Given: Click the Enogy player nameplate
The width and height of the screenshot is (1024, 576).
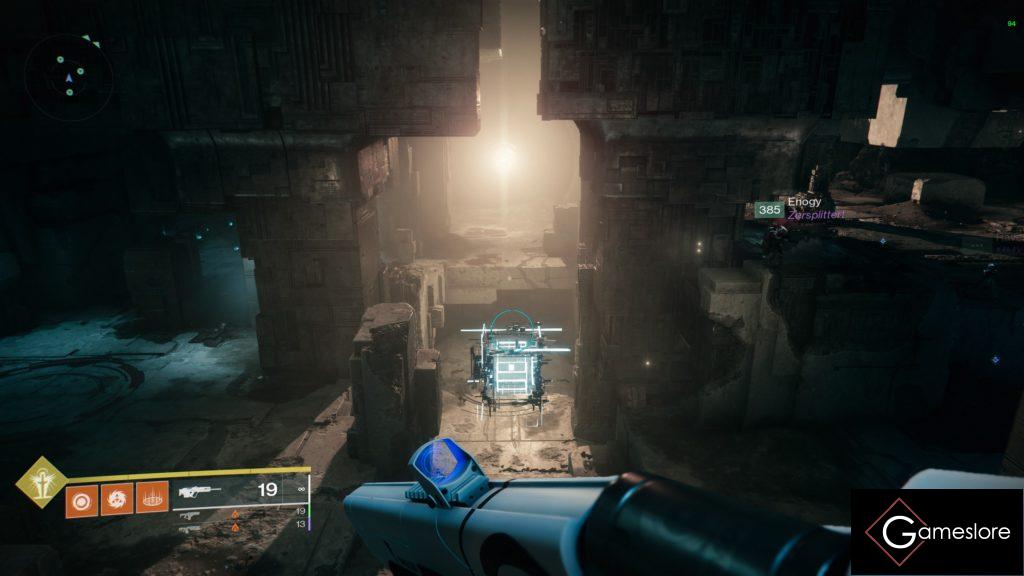Looking at the screenshot, I should pyautogui.click(x=802, y=202).
